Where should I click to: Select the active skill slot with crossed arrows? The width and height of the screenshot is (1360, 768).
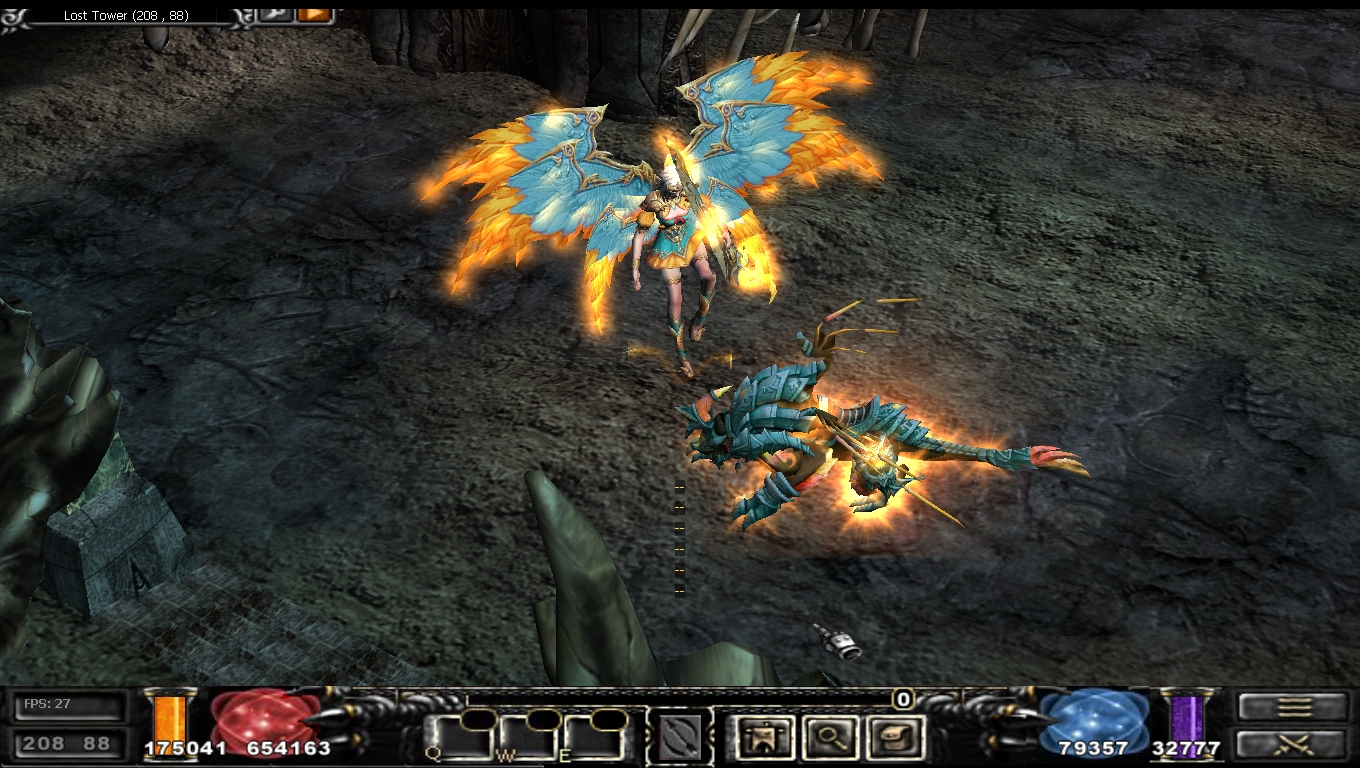679,739
